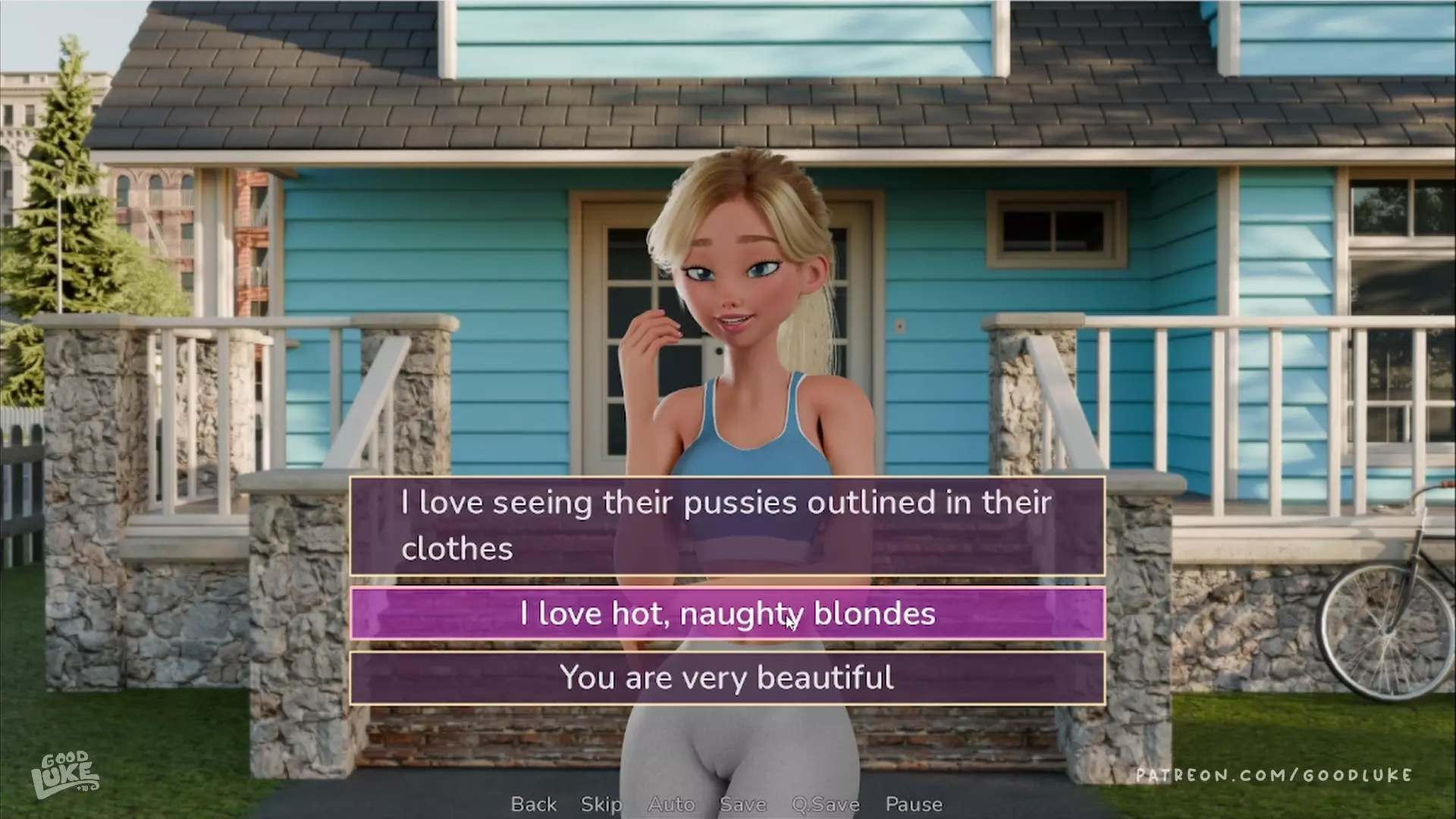The width and height of the screenshot is (1456, 819).
Task: Pick the "You are very beautiful" reply
Action: (x=726, y=678)
